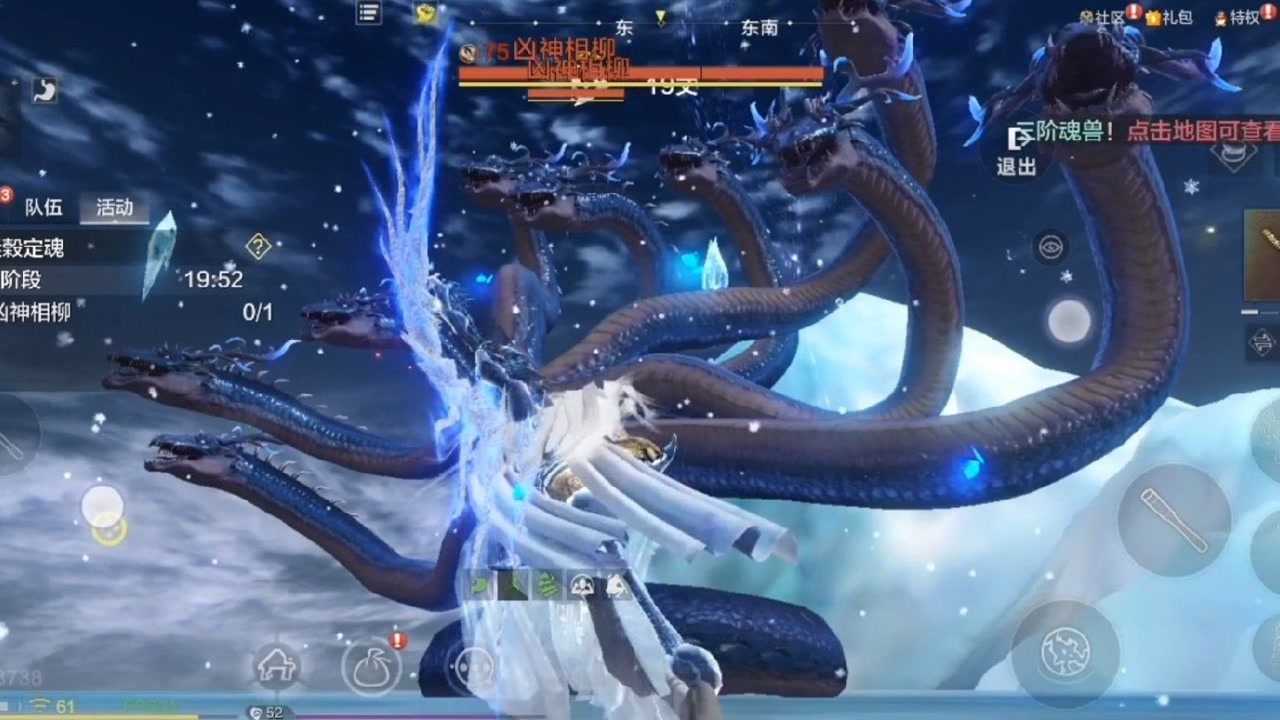Select the 活动 activity tab
The image size is (1280, 720).
(114, 207)
